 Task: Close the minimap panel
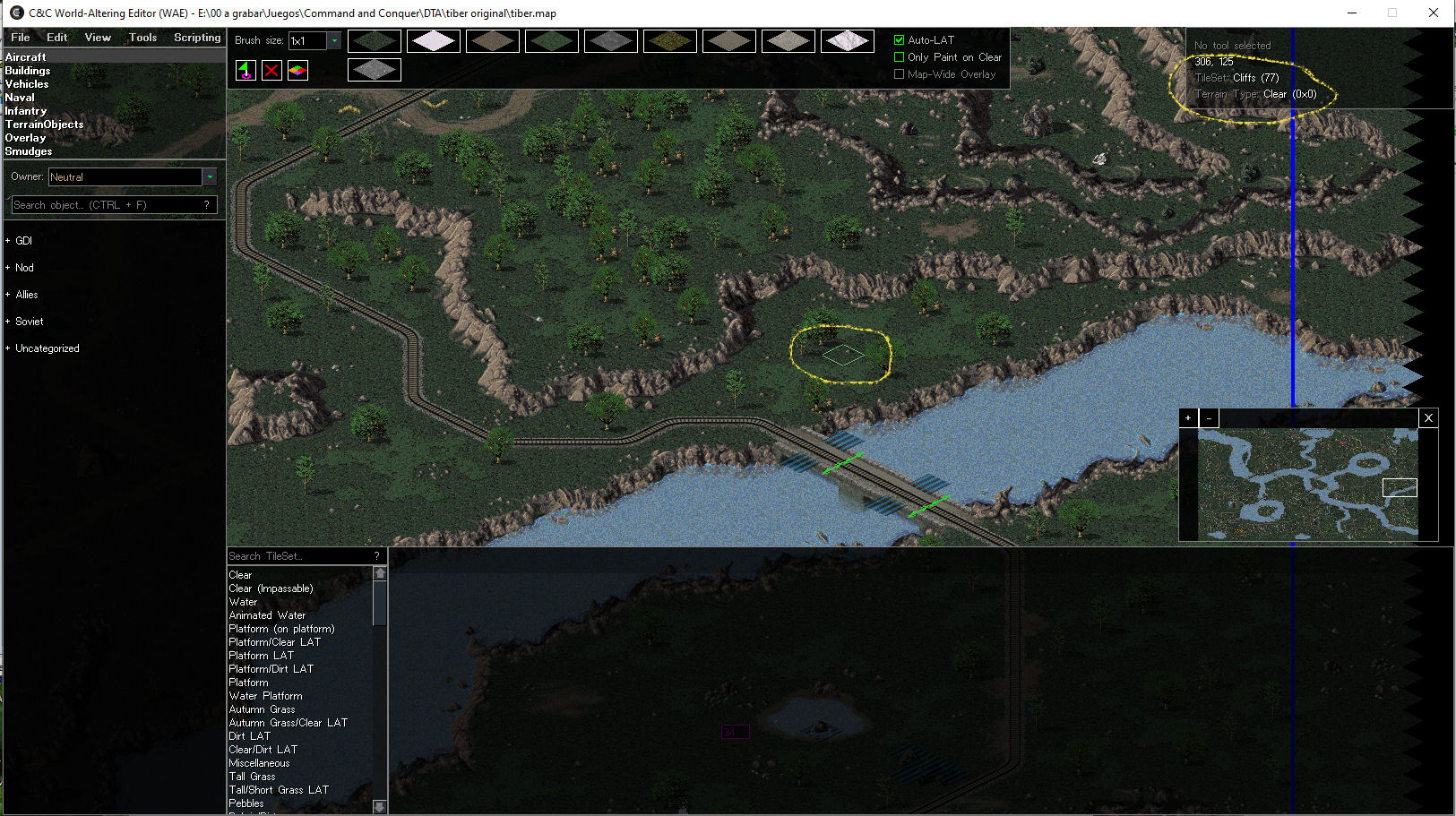[x=1428, y=418]
